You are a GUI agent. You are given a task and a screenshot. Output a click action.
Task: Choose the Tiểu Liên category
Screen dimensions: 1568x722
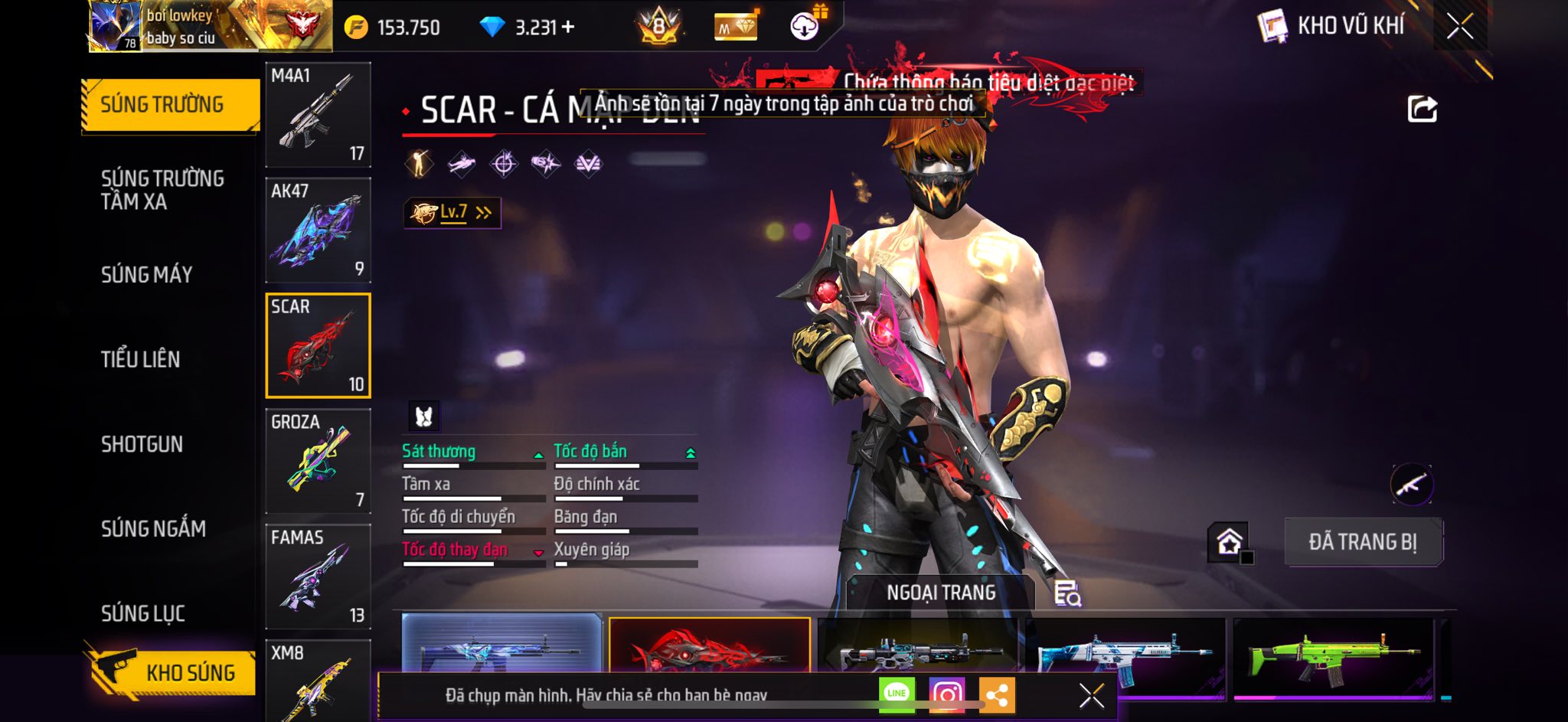pyautogui.click(x=141, y=359)
